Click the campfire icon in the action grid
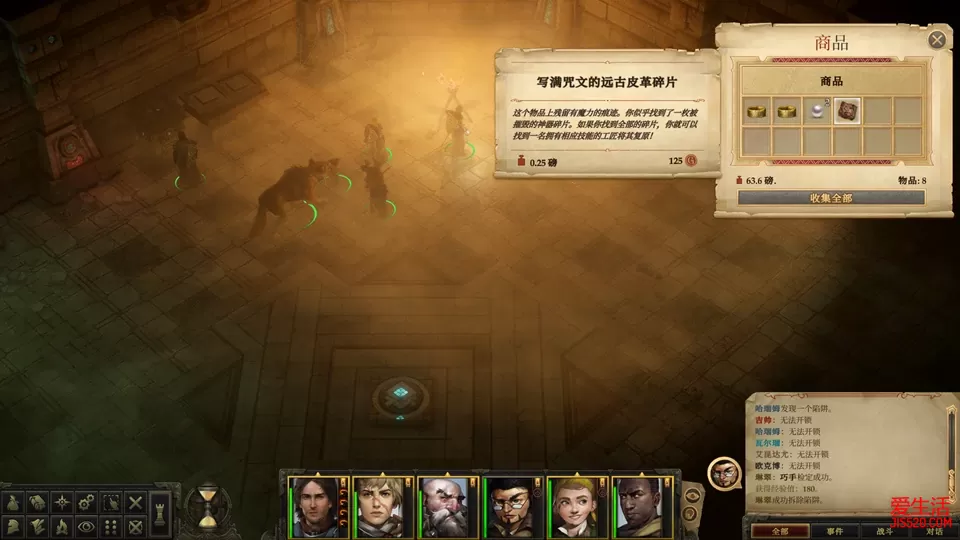This screenshot has width=960, height=540. (60, 526)
